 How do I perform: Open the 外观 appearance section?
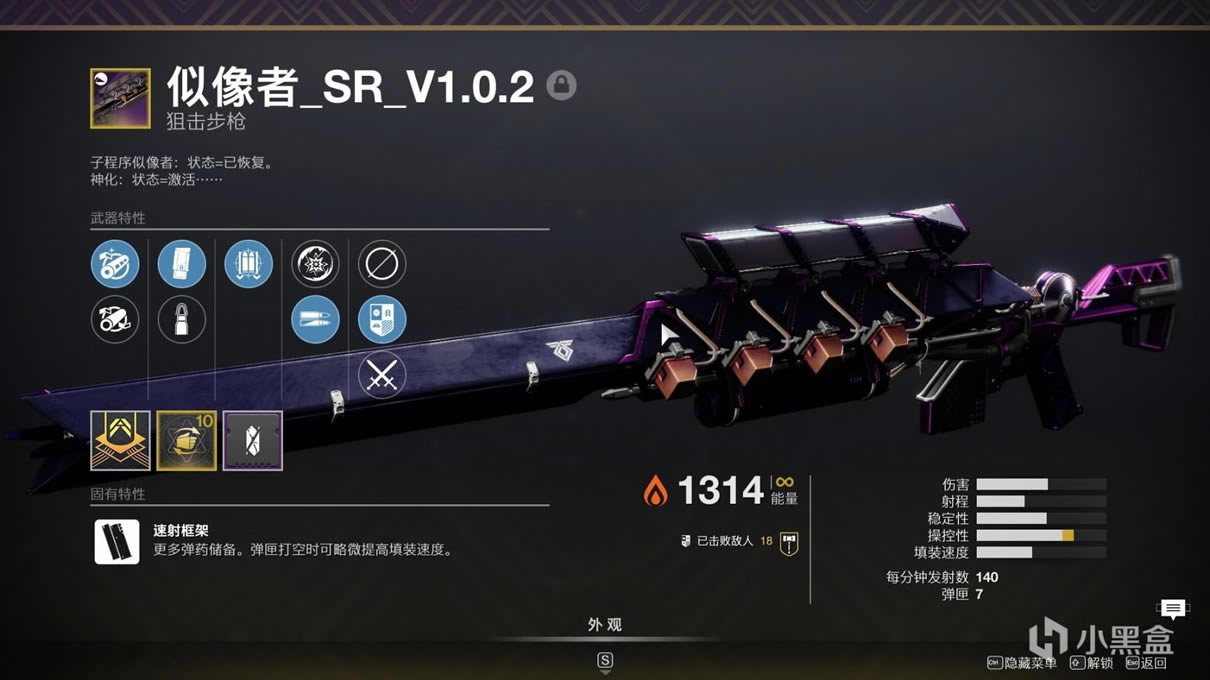[604, 625]
